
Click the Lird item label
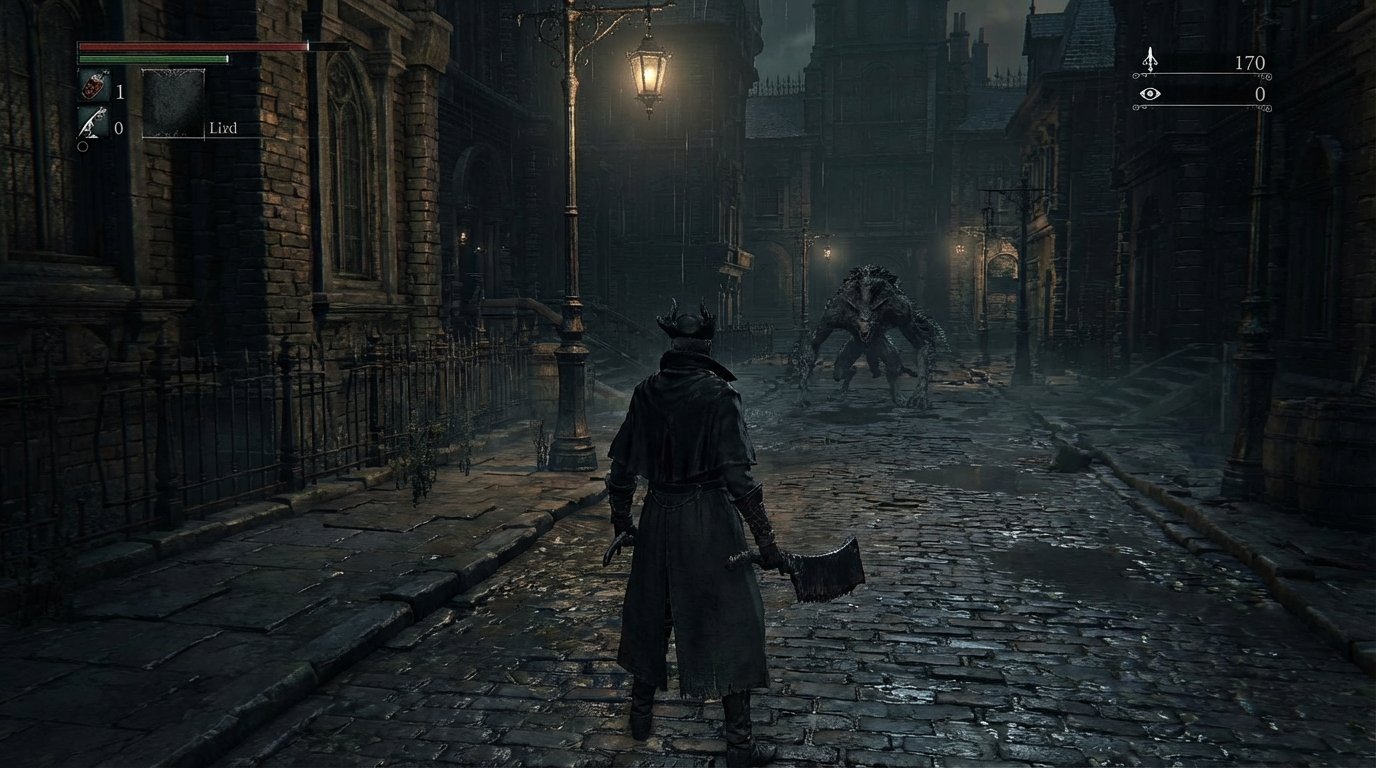point(223,128)
